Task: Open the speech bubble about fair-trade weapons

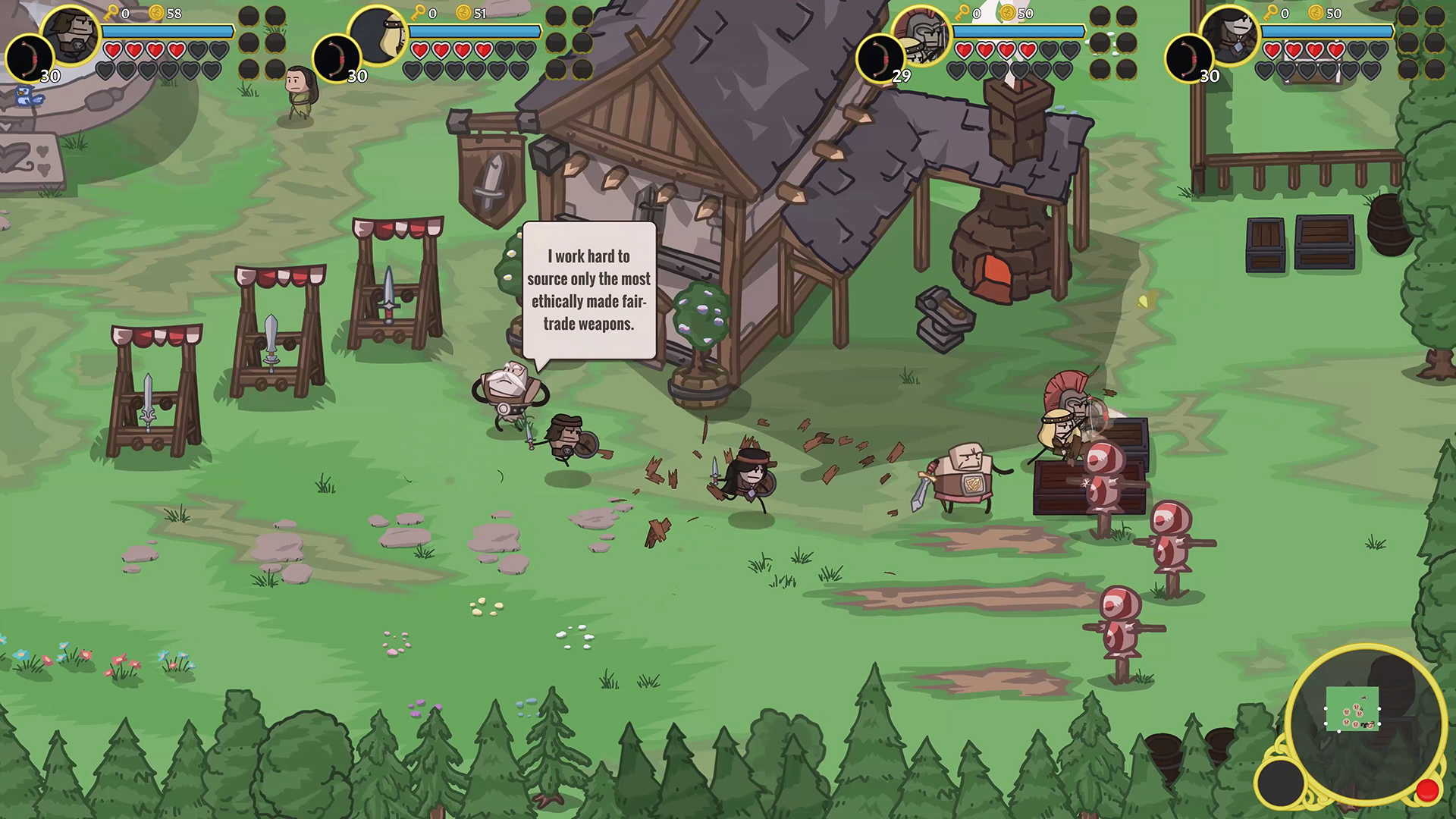Action: [588, 290]
